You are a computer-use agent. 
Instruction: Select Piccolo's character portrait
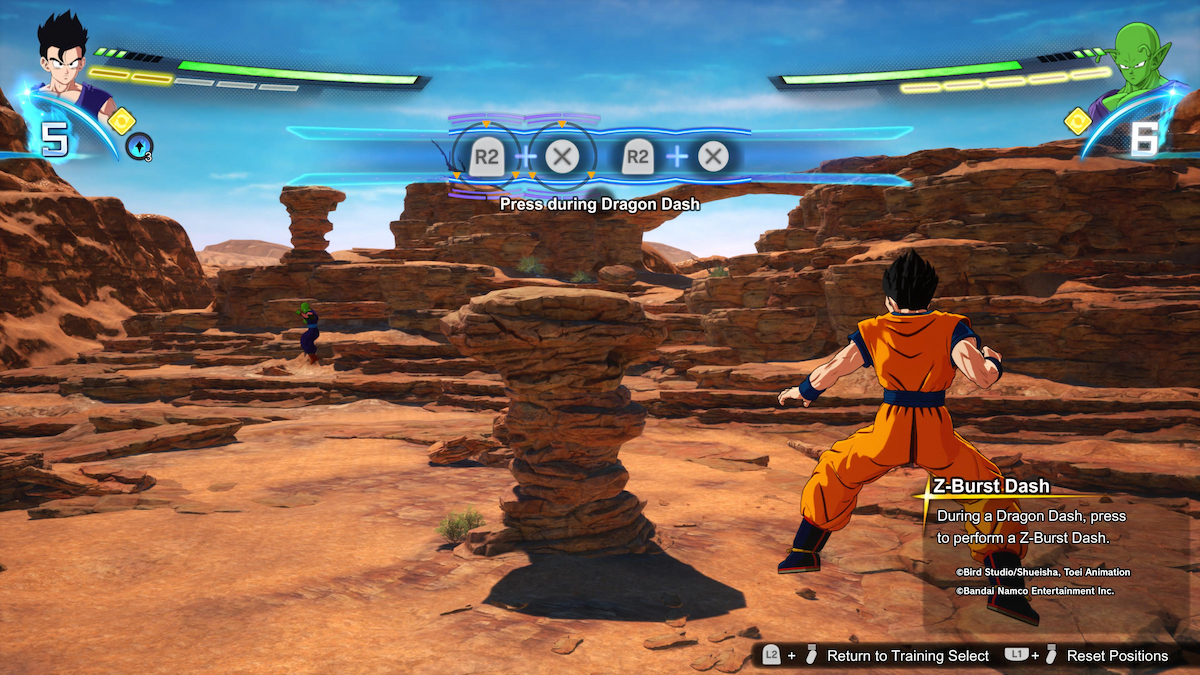click(1136, 62)
